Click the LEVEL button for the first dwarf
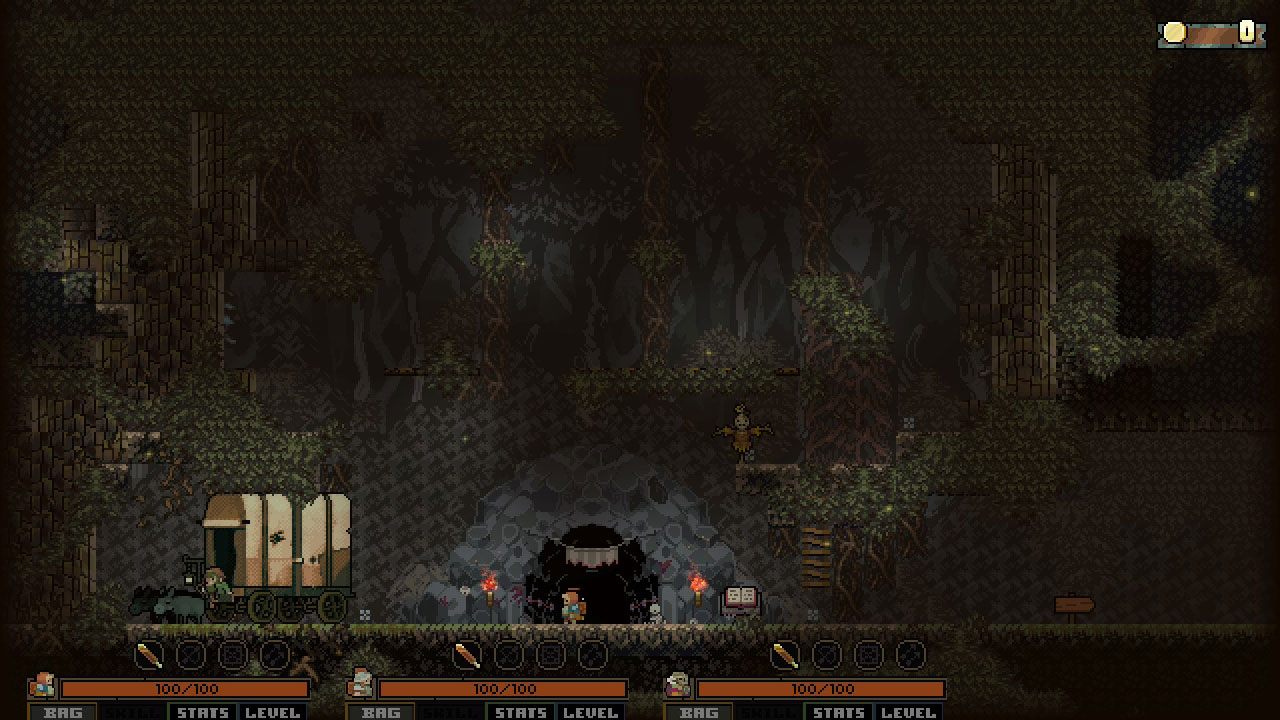 [275, 713]
